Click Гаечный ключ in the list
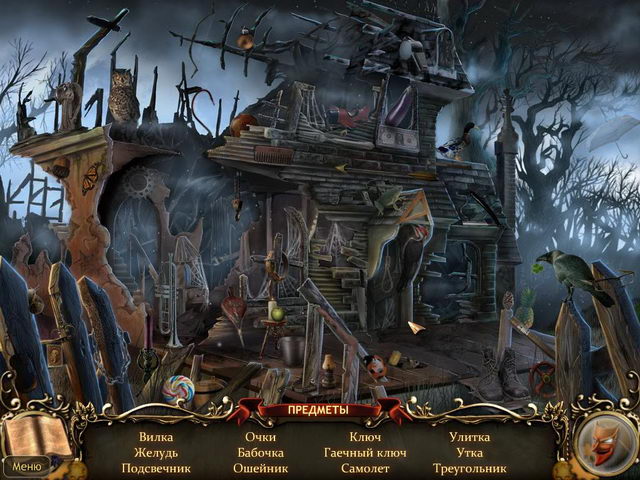 pyautogui.click(x=364, y=452)
